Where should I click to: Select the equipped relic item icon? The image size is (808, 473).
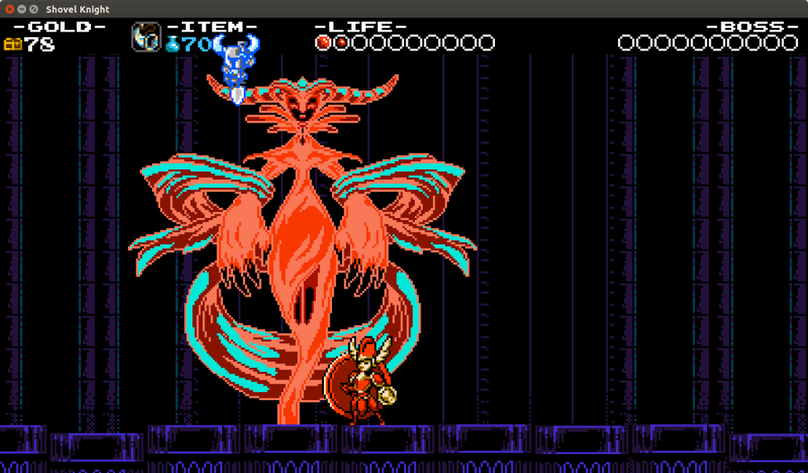(x=146, y=38)
